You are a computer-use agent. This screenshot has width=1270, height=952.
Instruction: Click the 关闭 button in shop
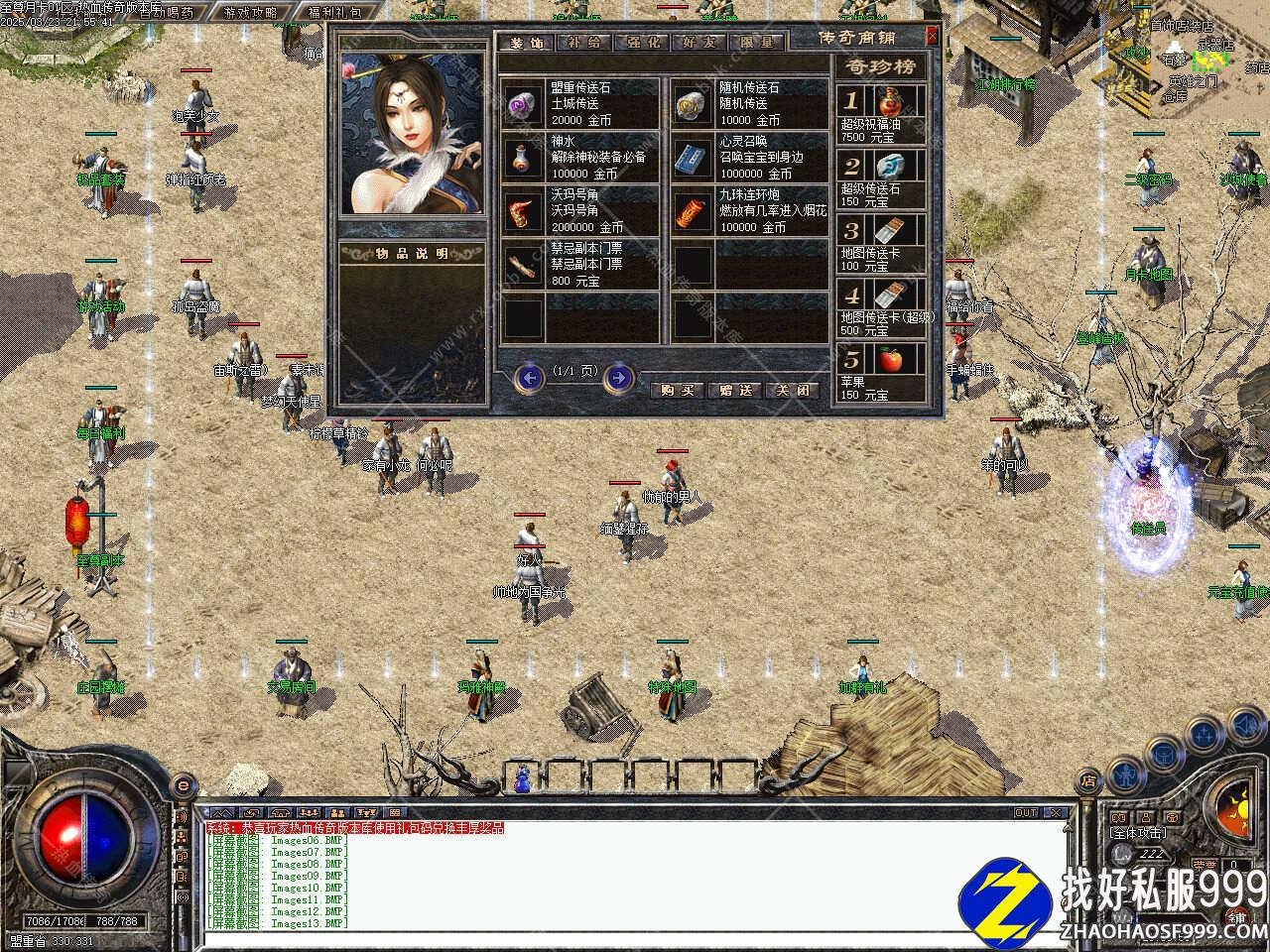(794, 390)
